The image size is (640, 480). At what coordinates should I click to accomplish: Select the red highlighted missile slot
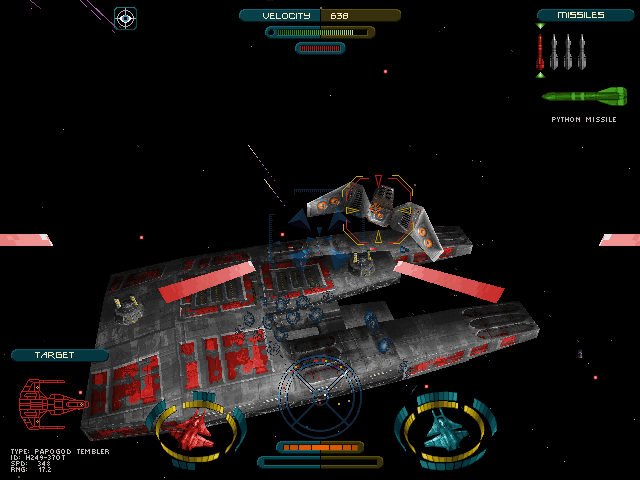540,51
